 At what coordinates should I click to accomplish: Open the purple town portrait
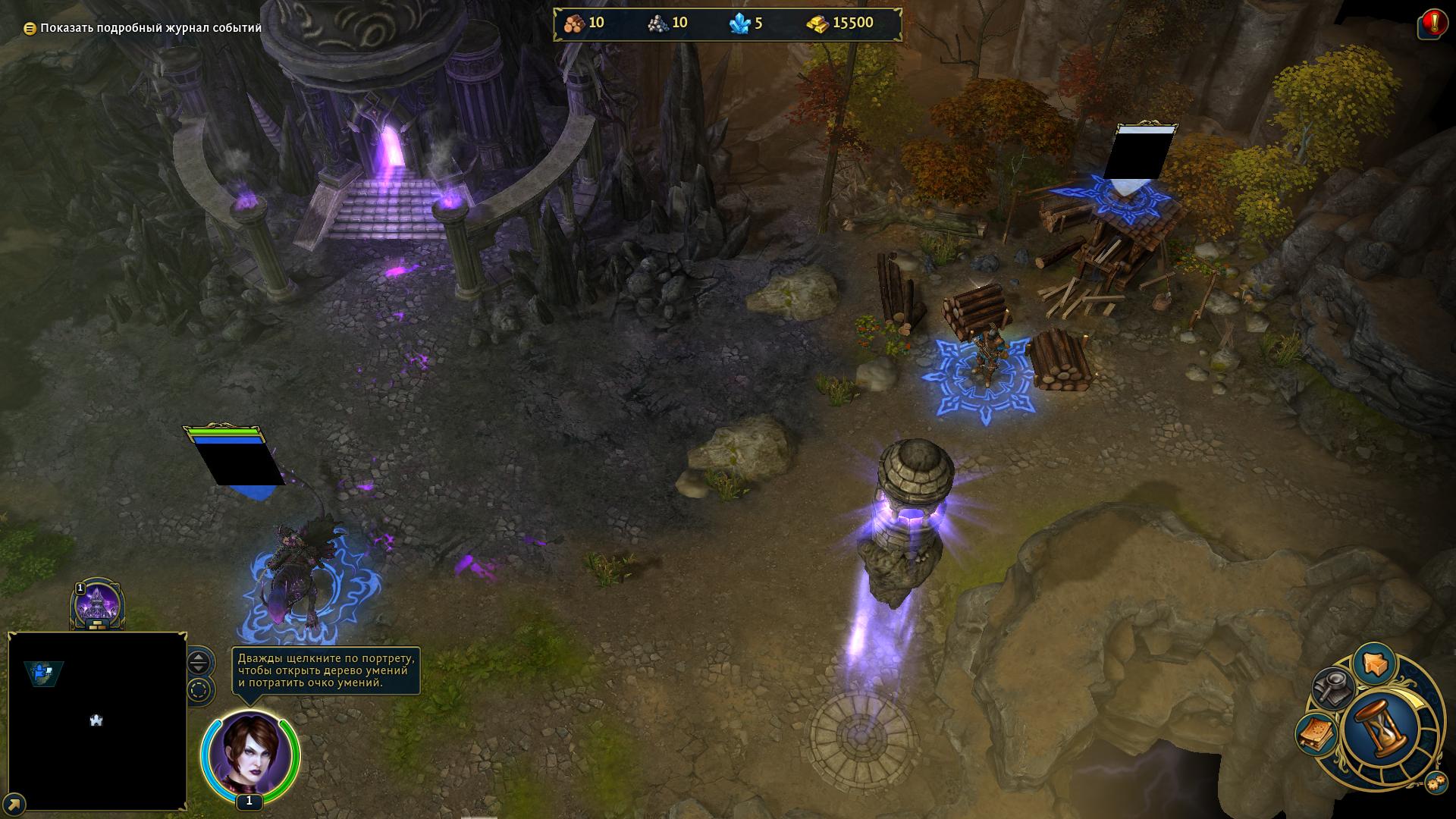tap(97, 605)
